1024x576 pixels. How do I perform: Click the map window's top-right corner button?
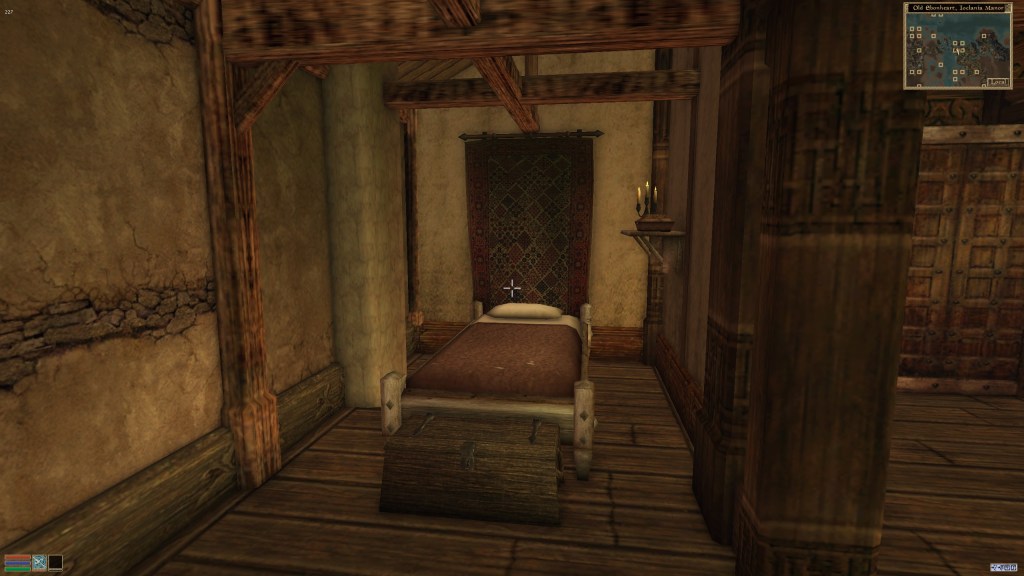(1008, 7)
